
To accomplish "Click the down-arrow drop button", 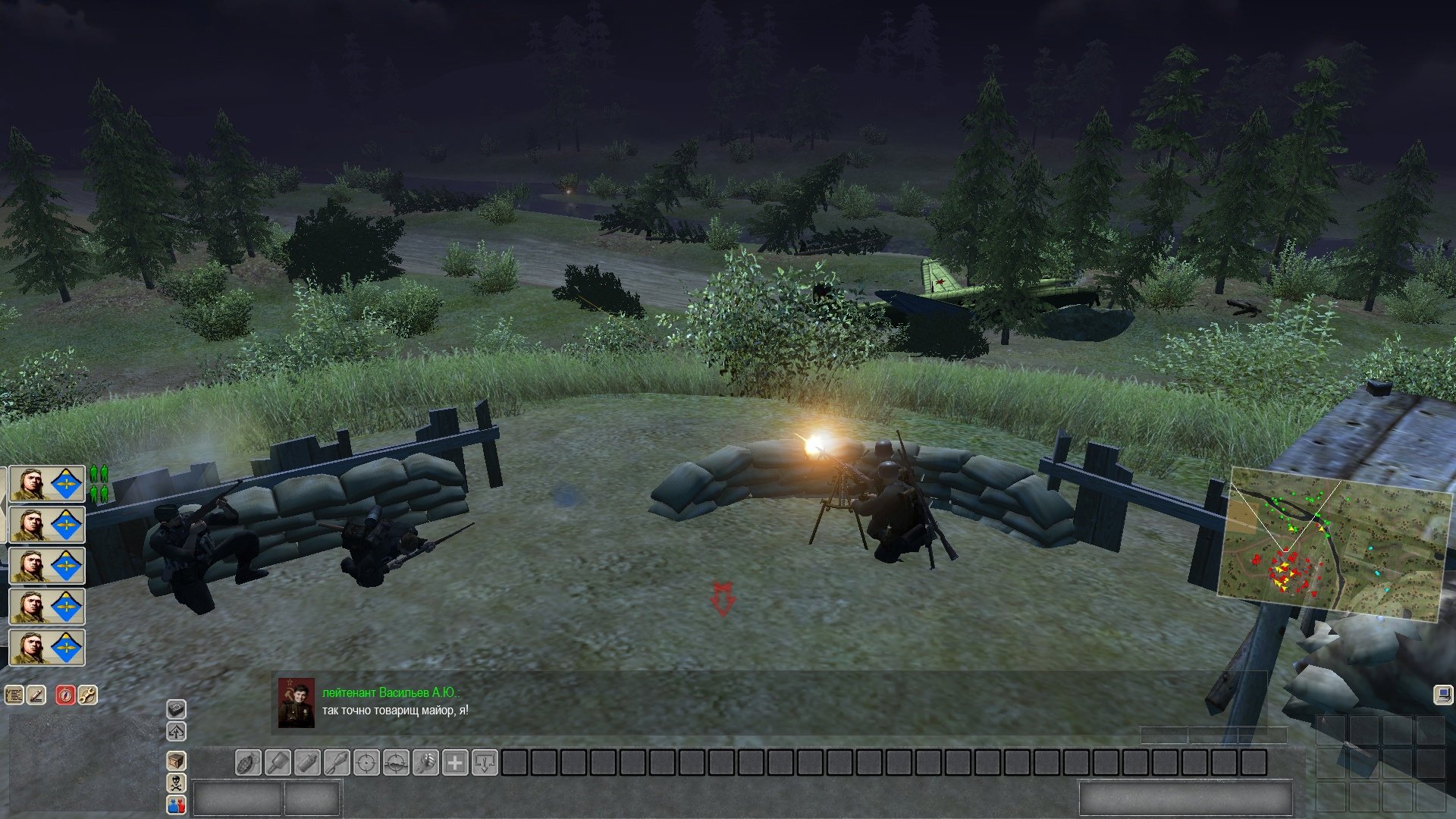I will point(485,762).
